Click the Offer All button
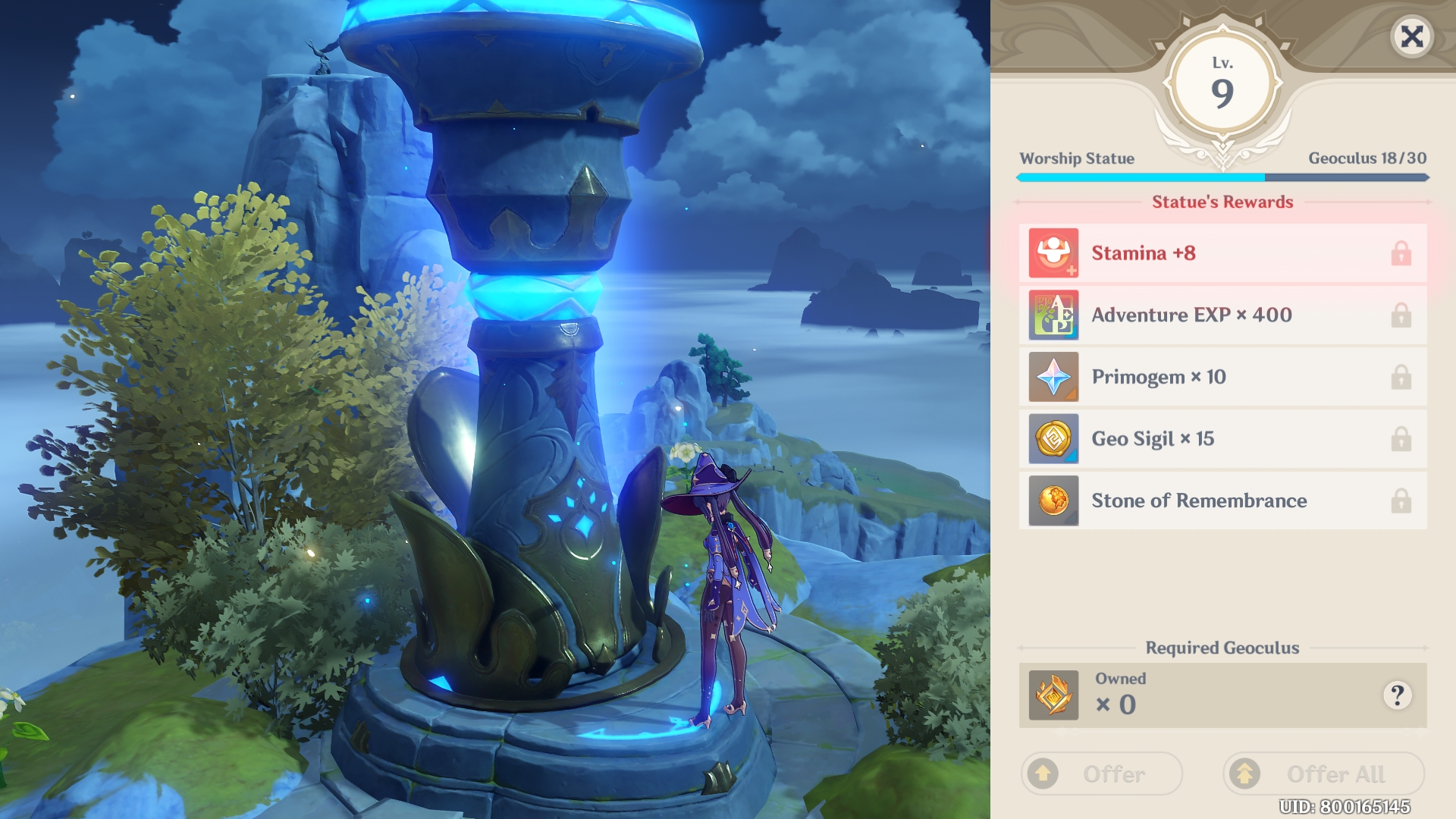 coord(1323,773)
